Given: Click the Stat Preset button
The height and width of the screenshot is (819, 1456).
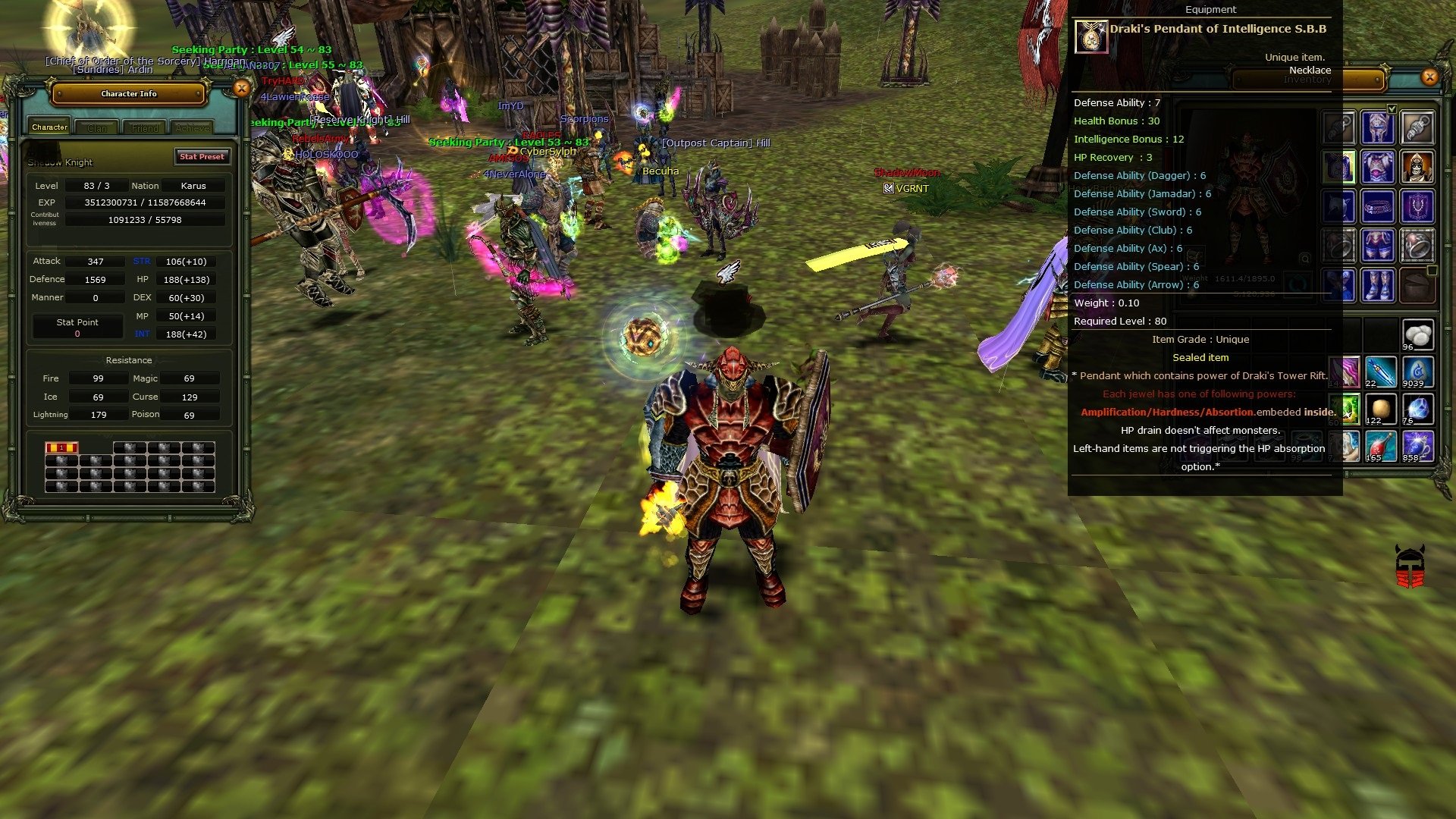Looking at the screenshot, I should tap(202, 157).
